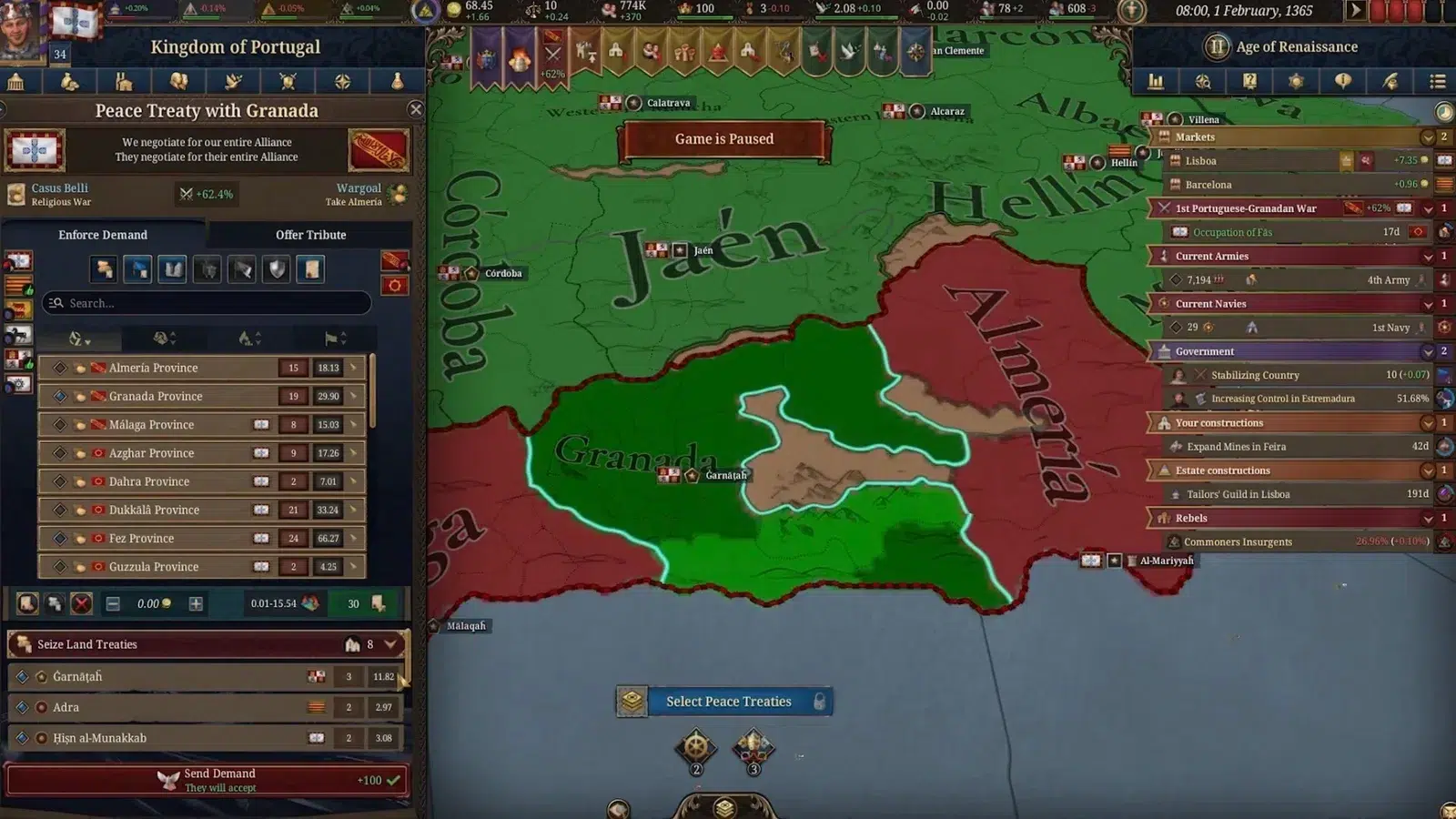Toggle the blue clothing demand filter
The width and height of the screenshot is (1456, 819).
click(x=137, y=268)
